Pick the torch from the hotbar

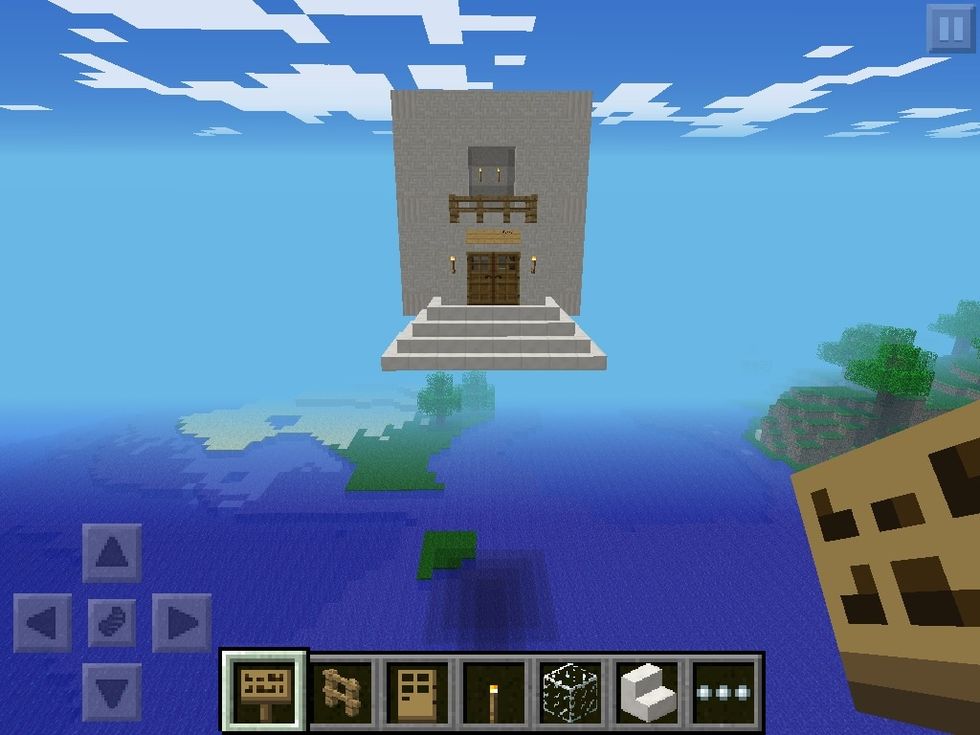[494, 689]
